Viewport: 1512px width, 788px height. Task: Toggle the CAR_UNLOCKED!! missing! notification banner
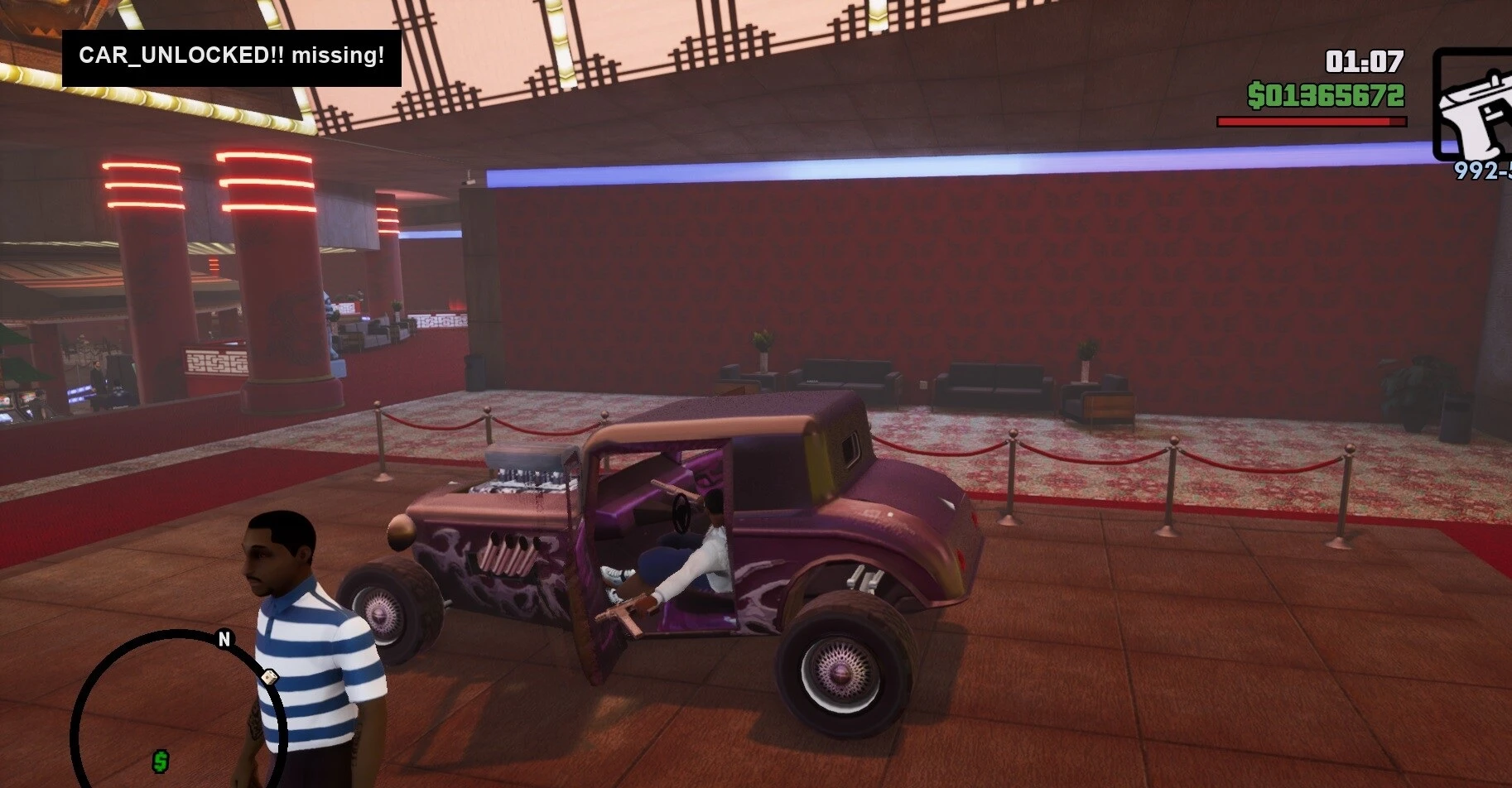click(x=232, y=56)
